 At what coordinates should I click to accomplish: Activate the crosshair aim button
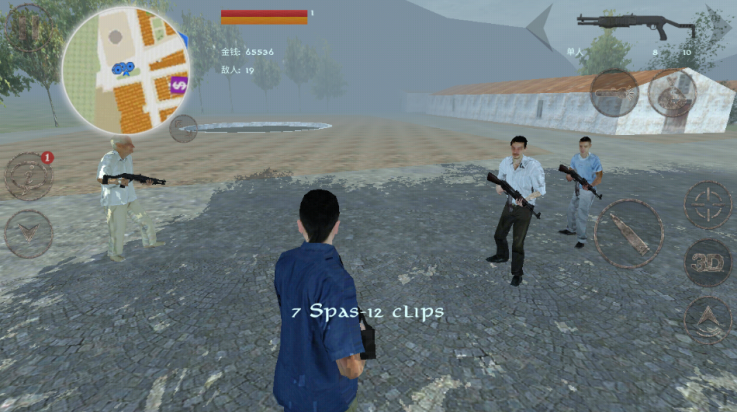[708, 205]
